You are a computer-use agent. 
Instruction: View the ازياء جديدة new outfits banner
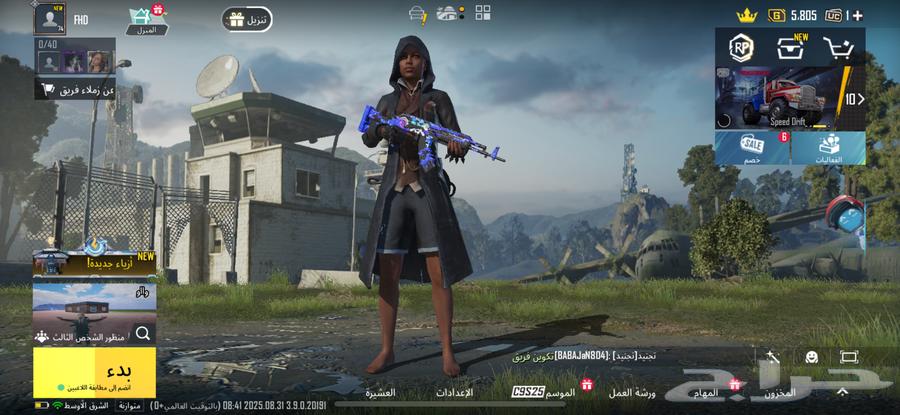click(x=94, y=262)
